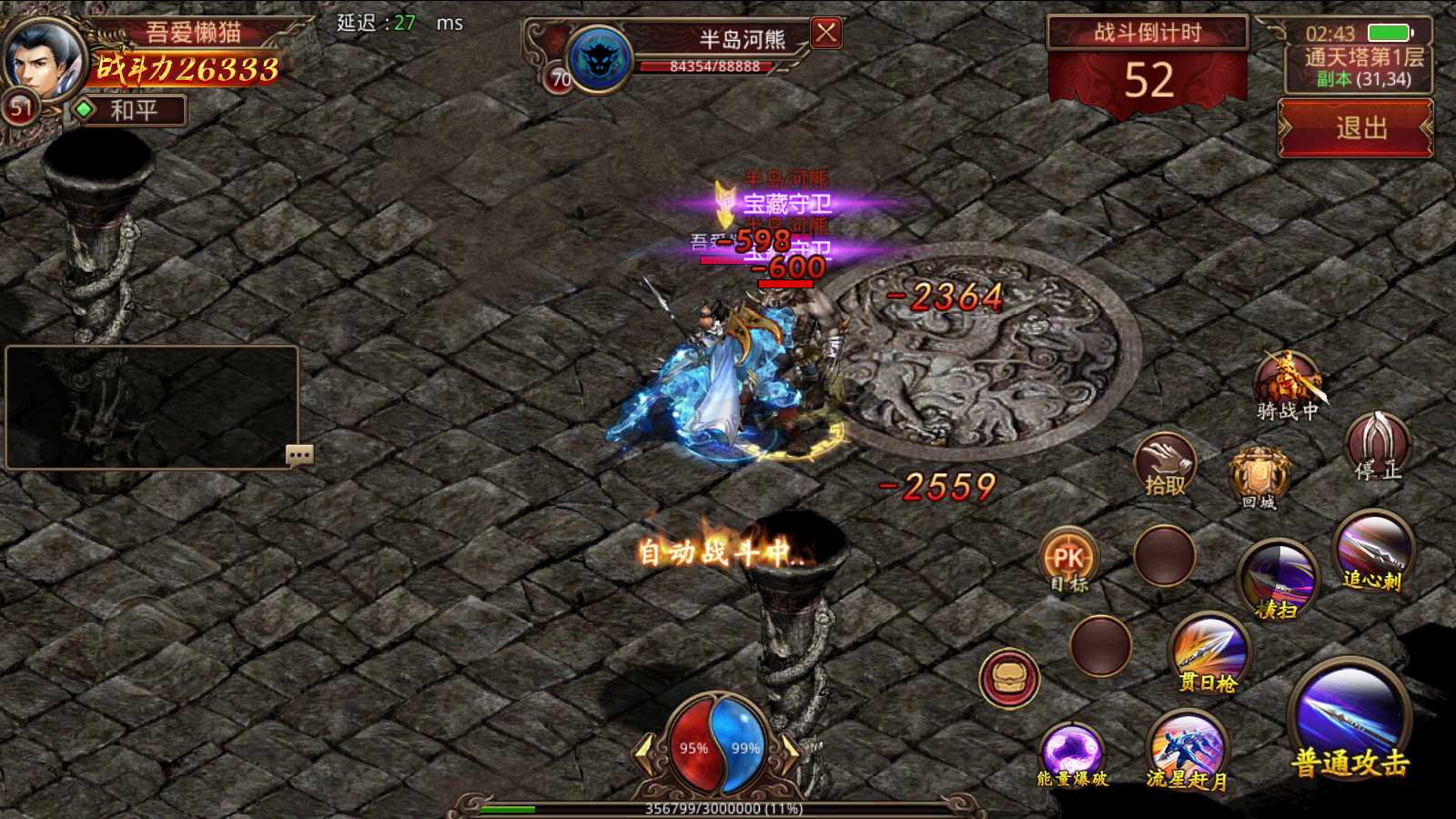
Task: Trigger the 贯日枪 spear skill
Action: point(1209,650)
